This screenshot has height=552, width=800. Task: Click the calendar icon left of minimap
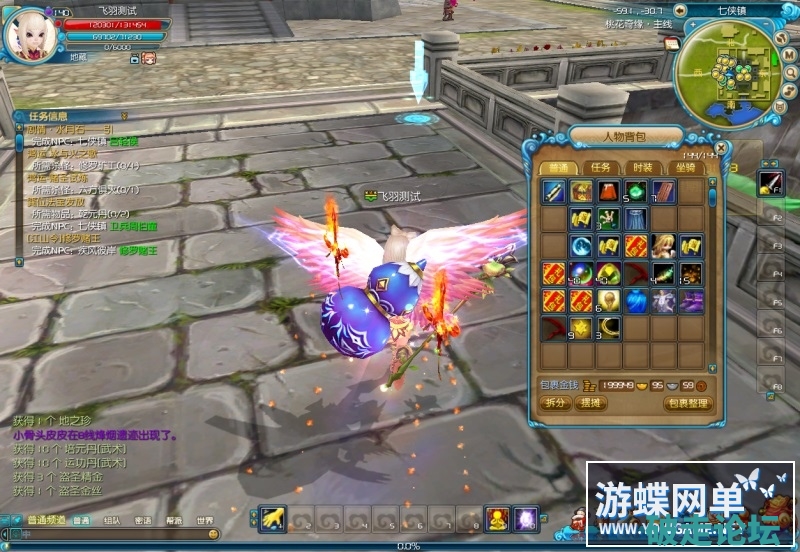pos(672,44)
